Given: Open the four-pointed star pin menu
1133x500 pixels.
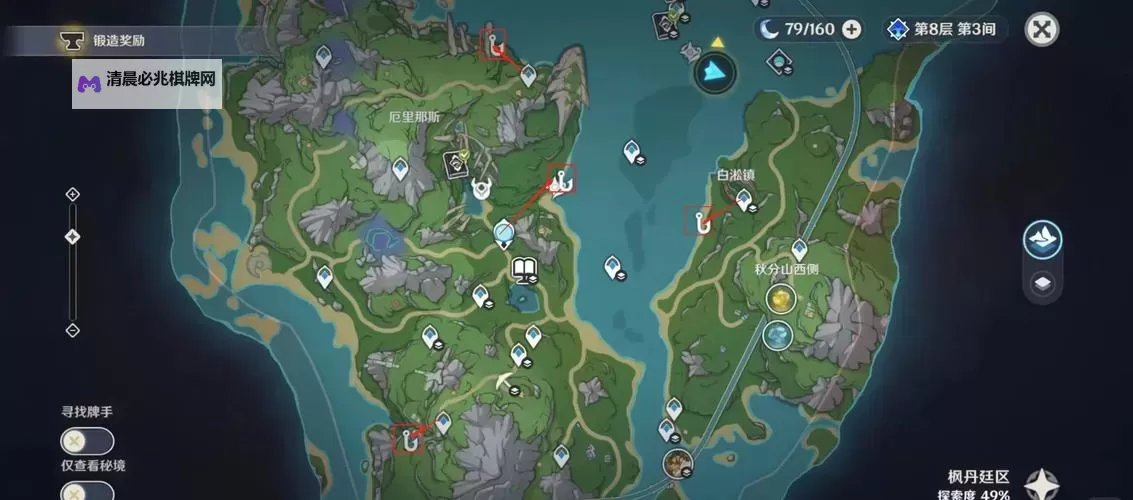Looking at the screenshot, I should click(1043, 485).
